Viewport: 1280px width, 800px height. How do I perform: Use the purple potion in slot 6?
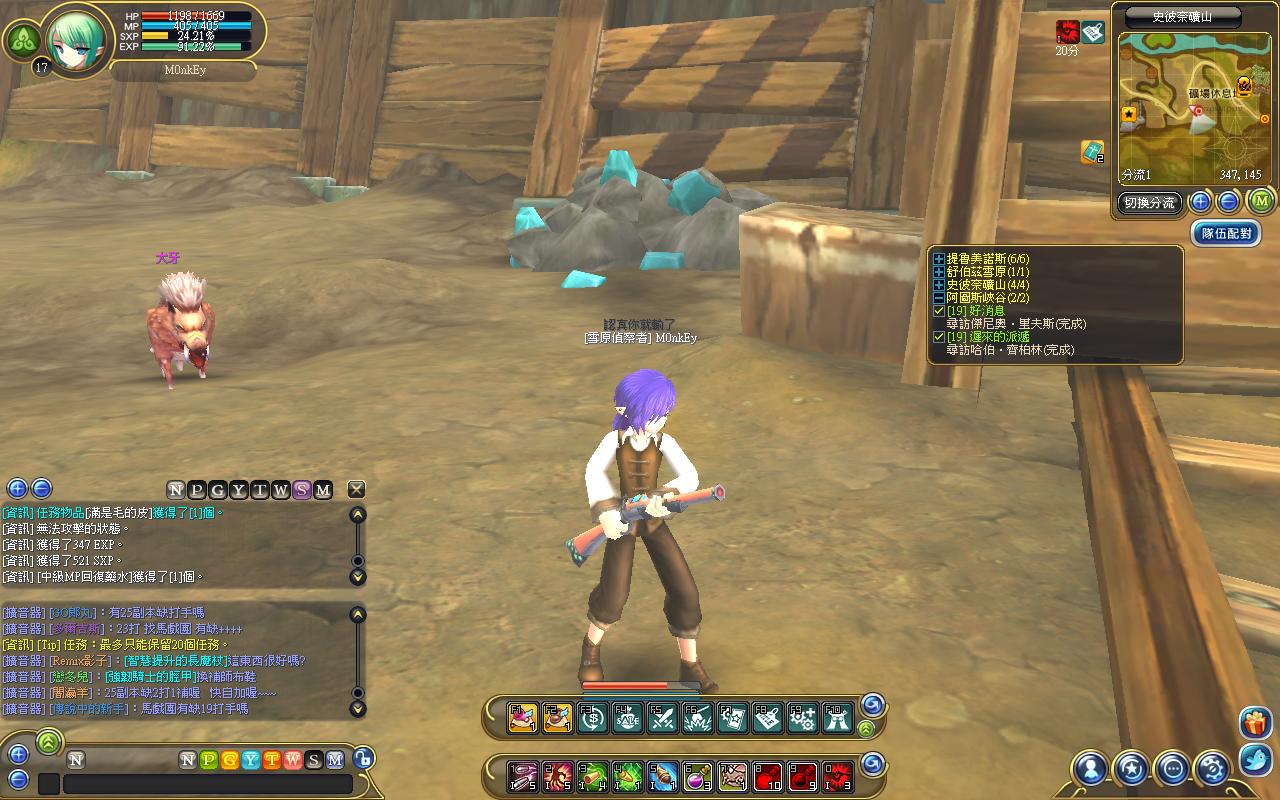click(x=697, y=774)
